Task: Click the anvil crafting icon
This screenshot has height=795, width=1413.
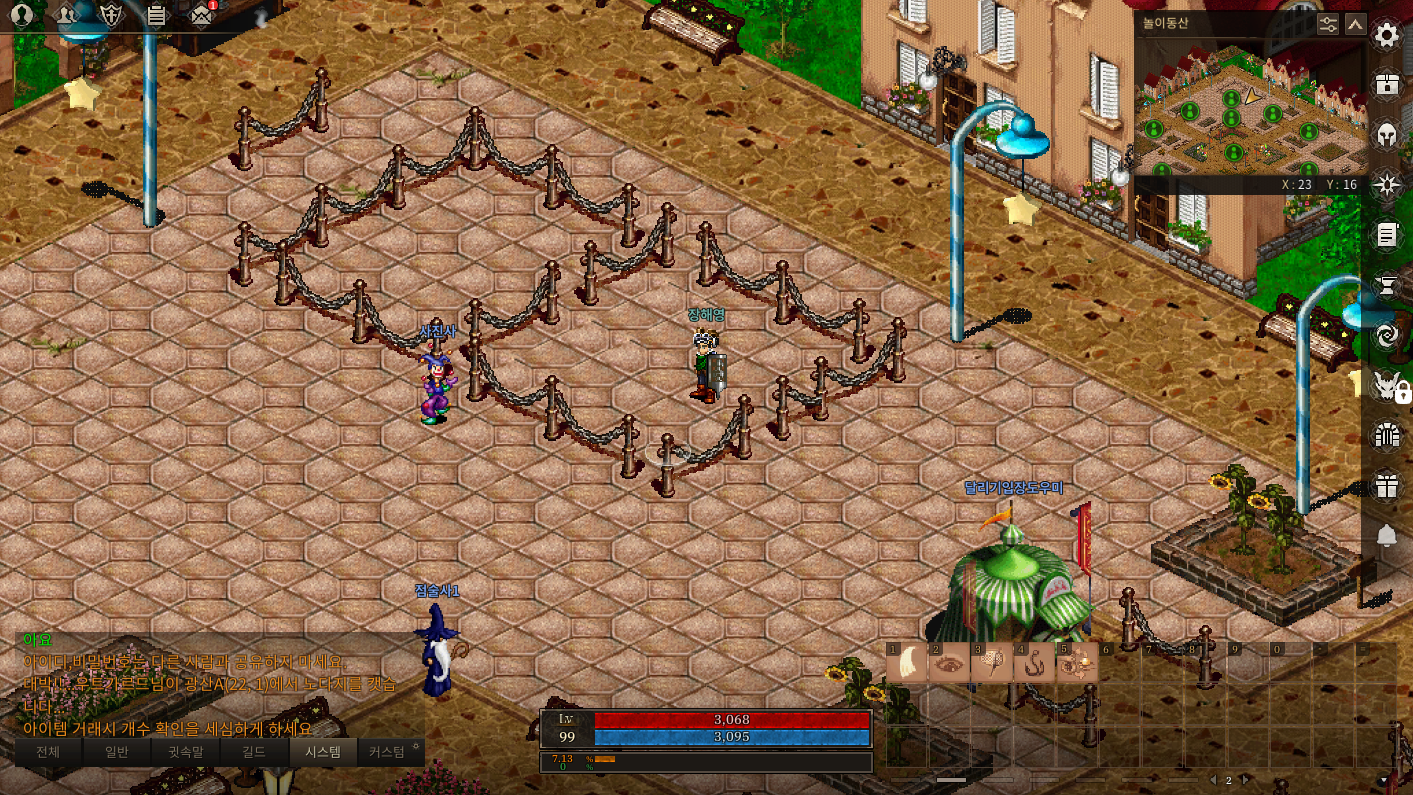Action: tap(1386, 286)
